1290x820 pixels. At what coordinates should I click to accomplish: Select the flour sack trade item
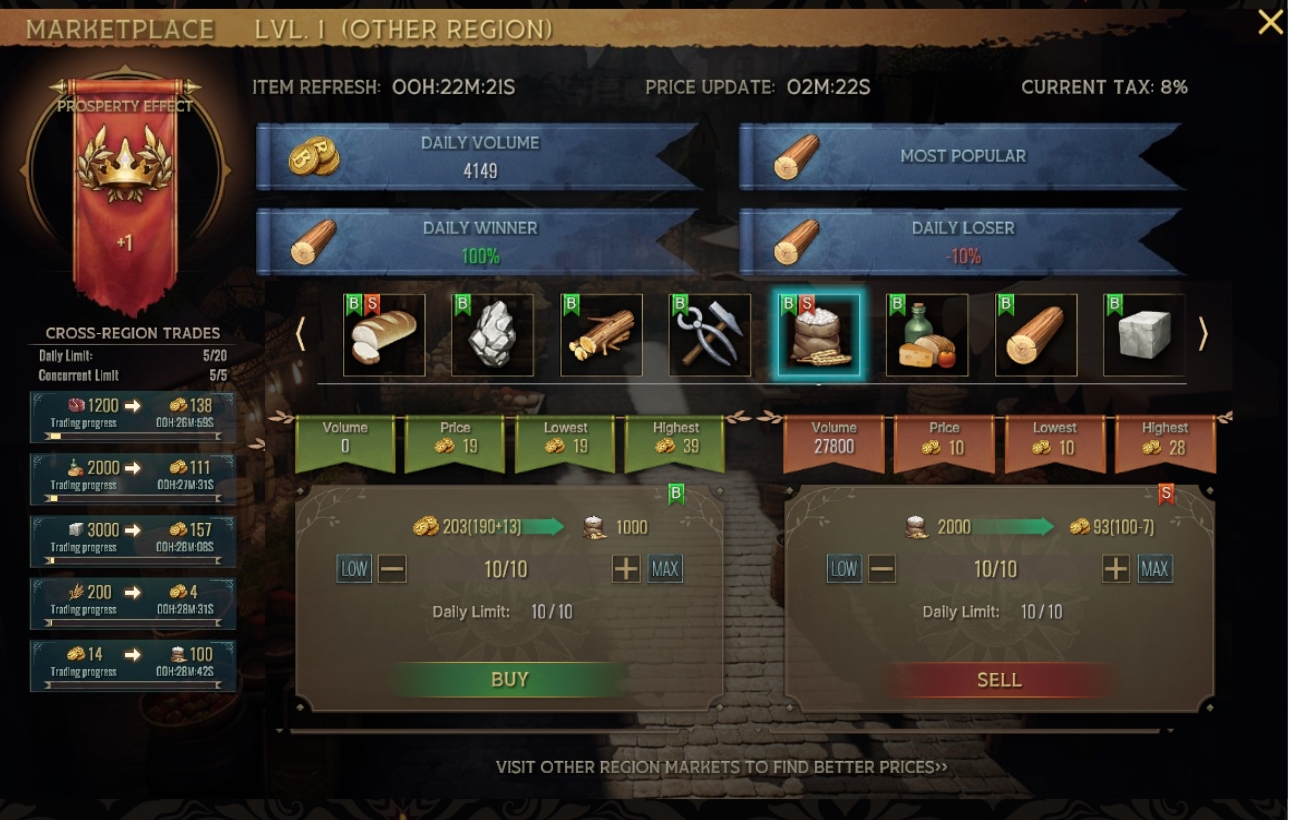(x=819, y=335)
